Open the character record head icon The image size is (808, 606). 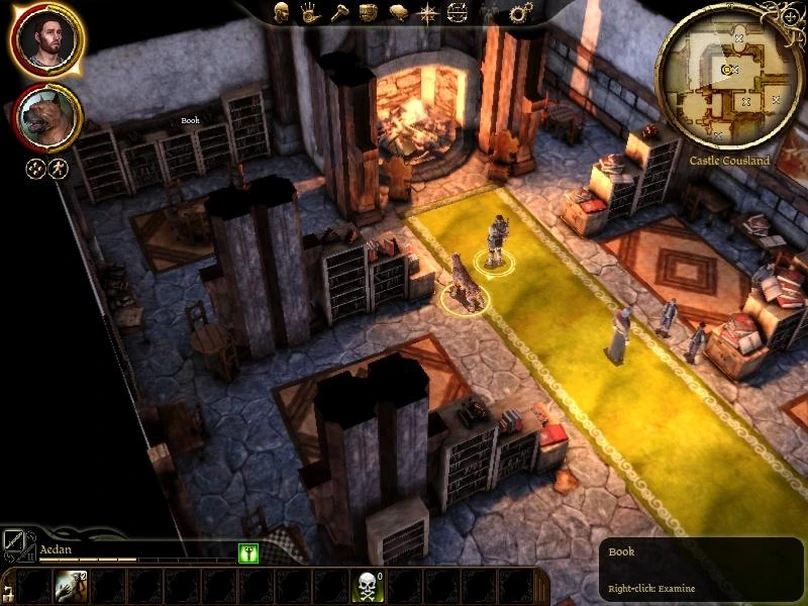283,13
